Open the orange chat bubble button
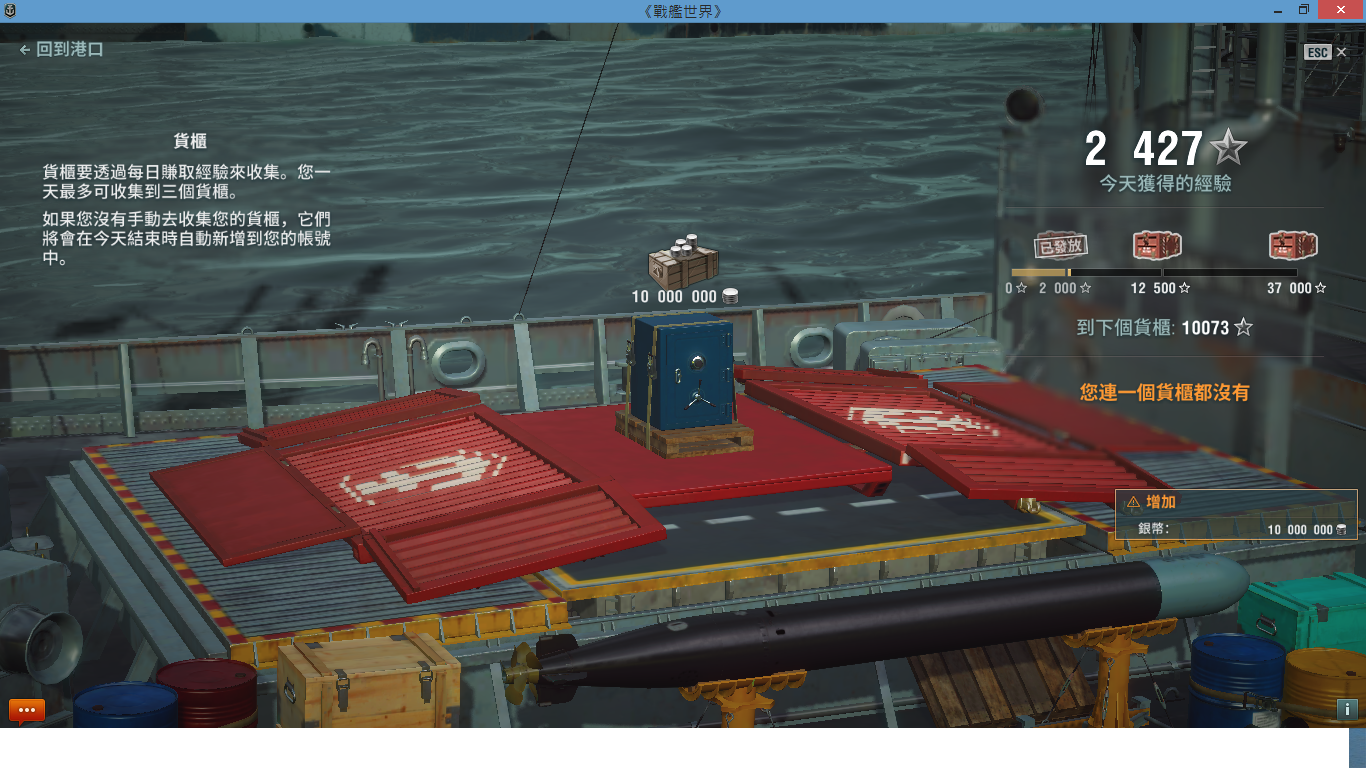1366x768 pixels. (26, 710)
